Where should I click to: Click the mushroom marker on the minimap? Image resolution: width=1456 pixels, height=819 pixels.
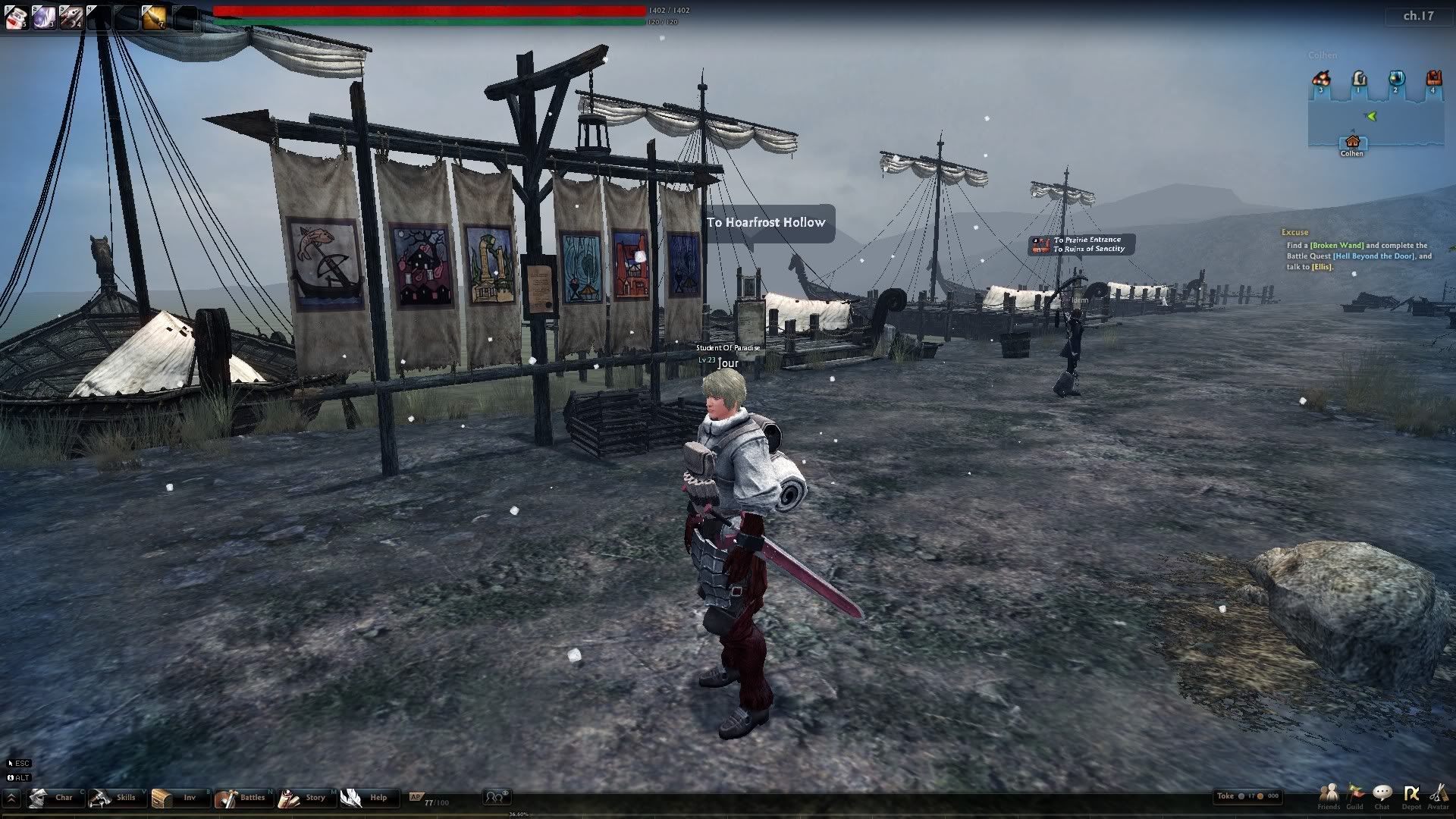[1321, 79]
